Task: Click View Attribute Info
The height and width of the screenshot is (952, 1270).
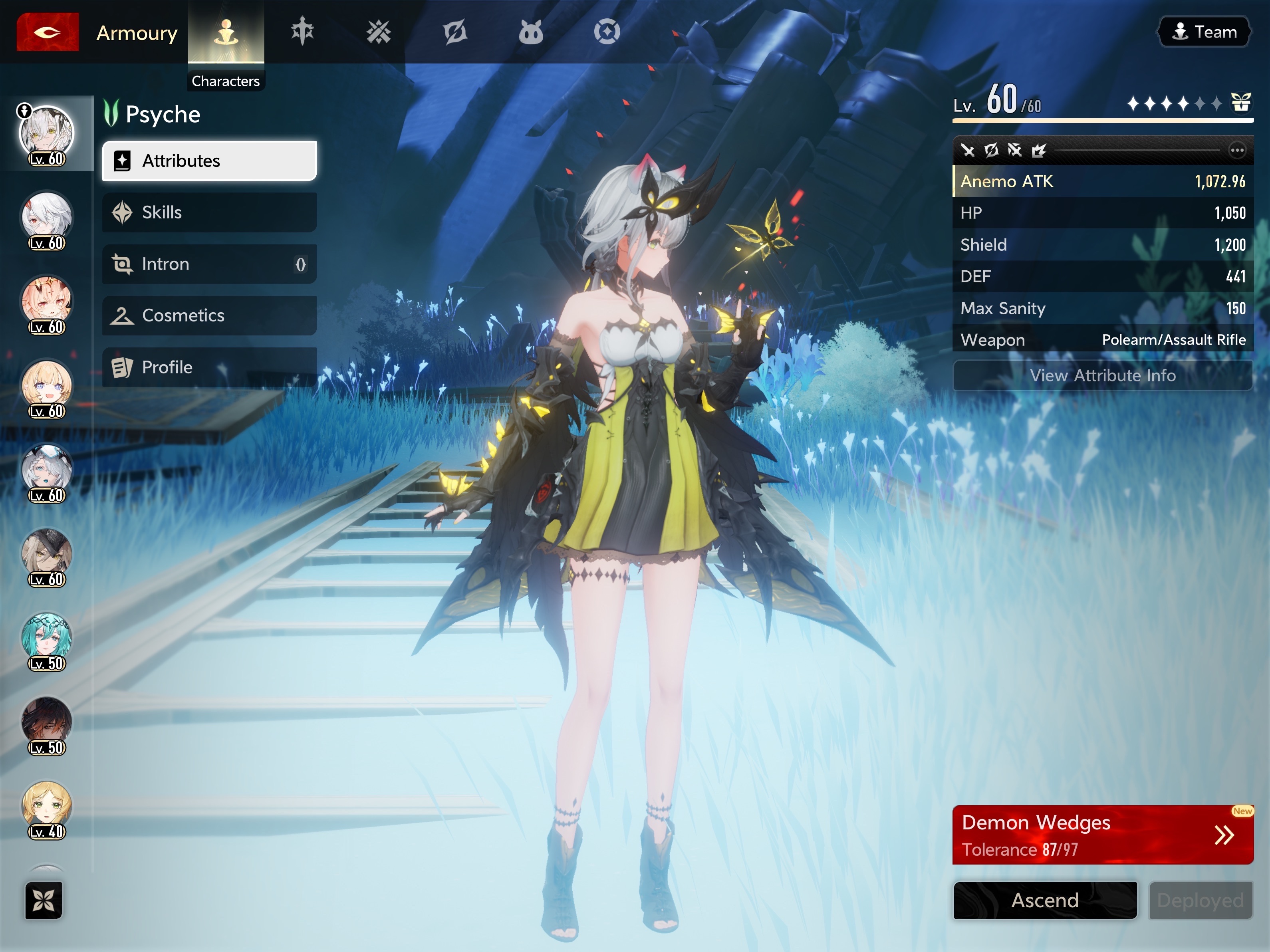Action: [1102, 375]
